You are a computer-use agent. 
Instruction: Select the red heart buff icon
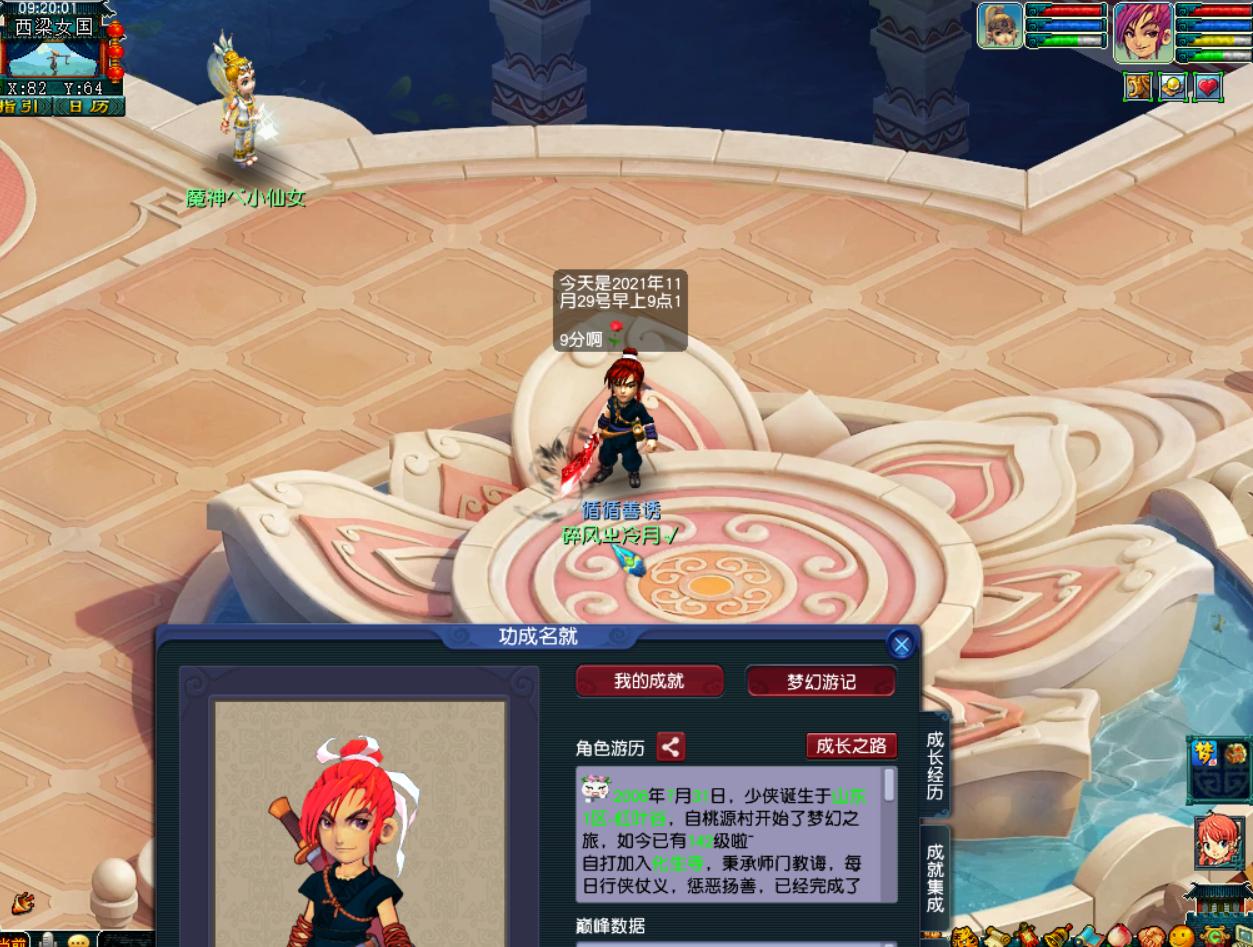click(x=1208, y=87)
